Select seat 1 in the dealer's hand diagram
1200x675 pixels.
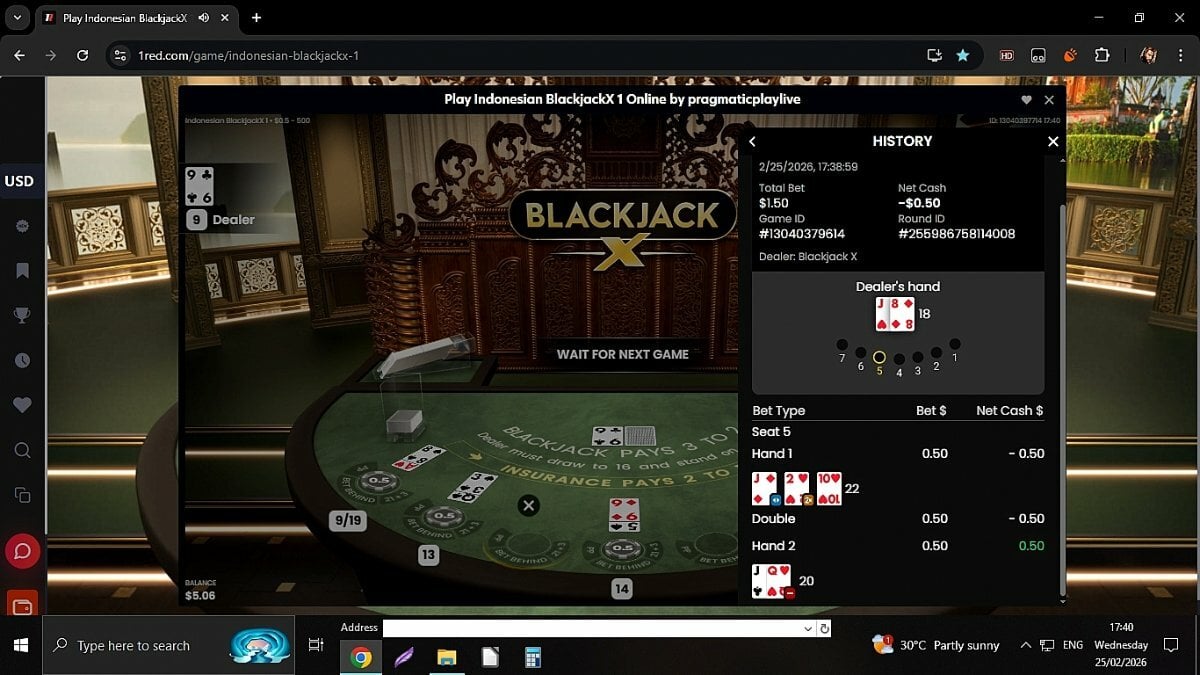[955, 344]
